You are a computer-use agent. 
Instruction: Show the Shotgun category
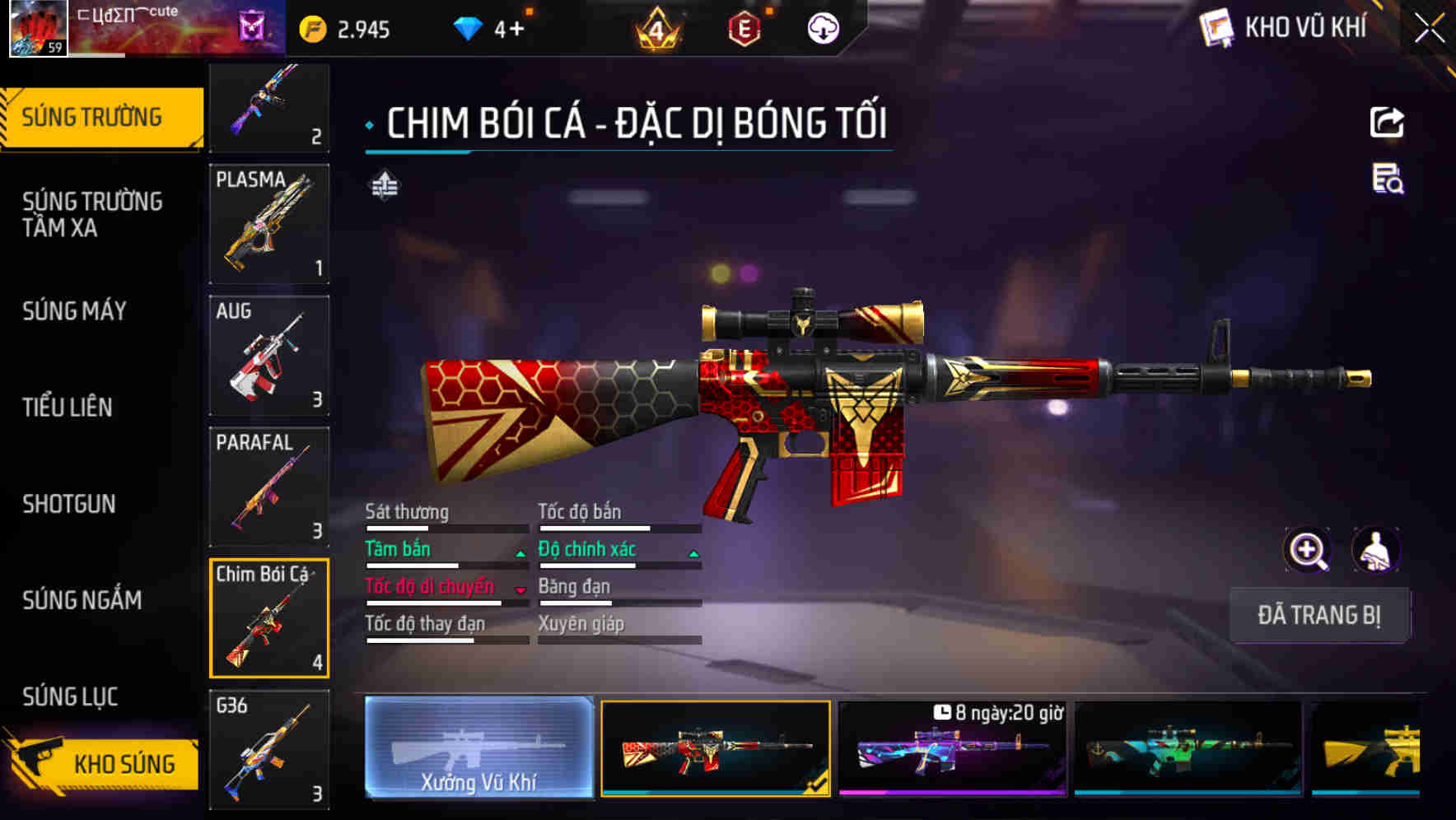point(69,504)
